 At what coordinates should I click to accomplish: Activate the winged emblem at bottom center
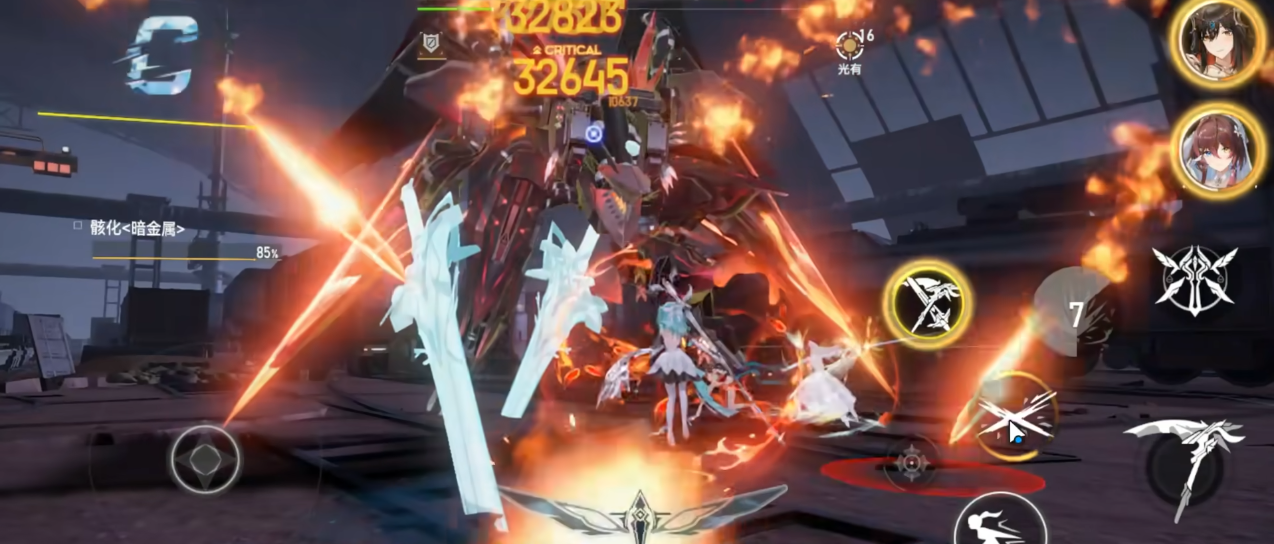(x=638, y=512)
